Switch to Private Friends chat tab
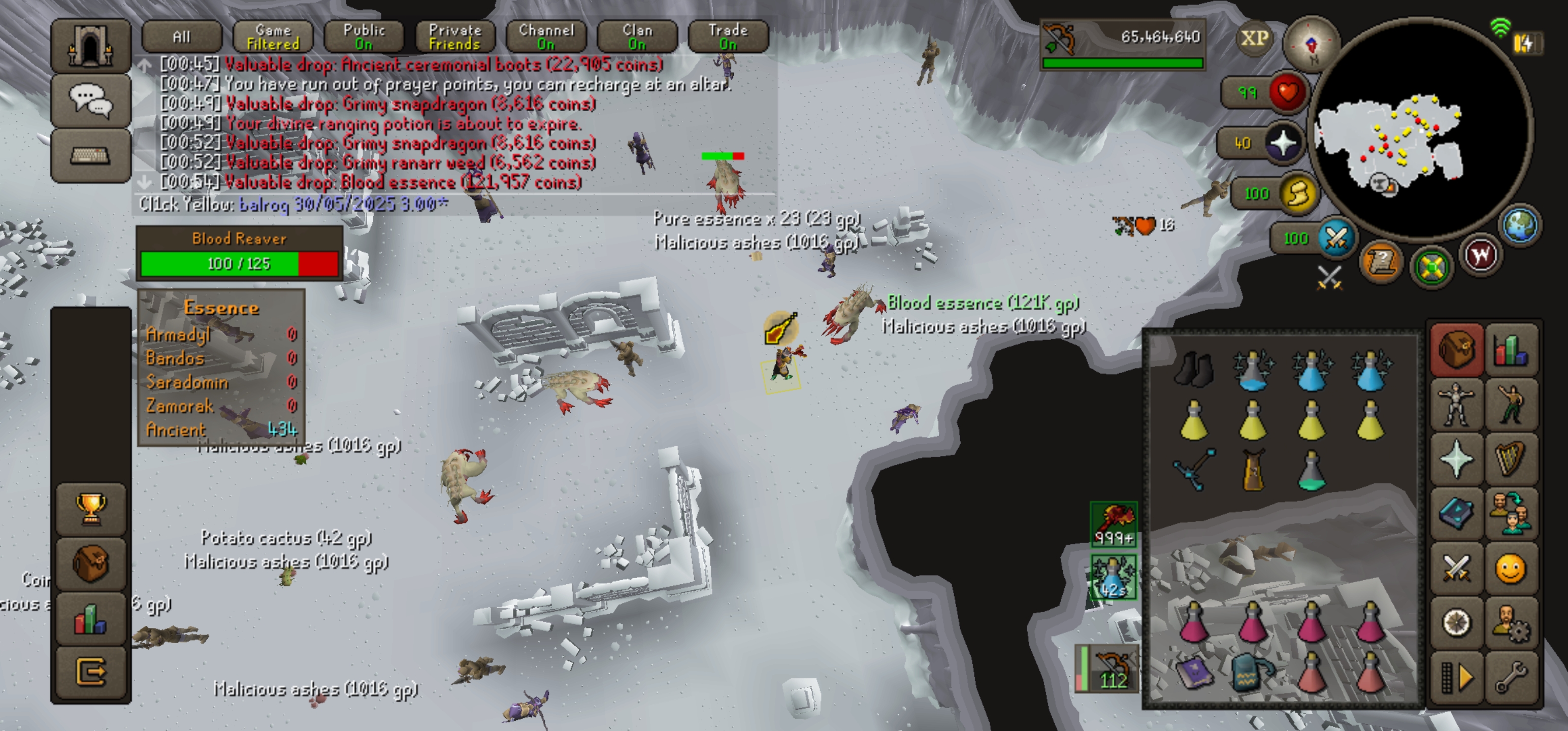The width and height of the screenshot is (1568, 731). point(454,37)
